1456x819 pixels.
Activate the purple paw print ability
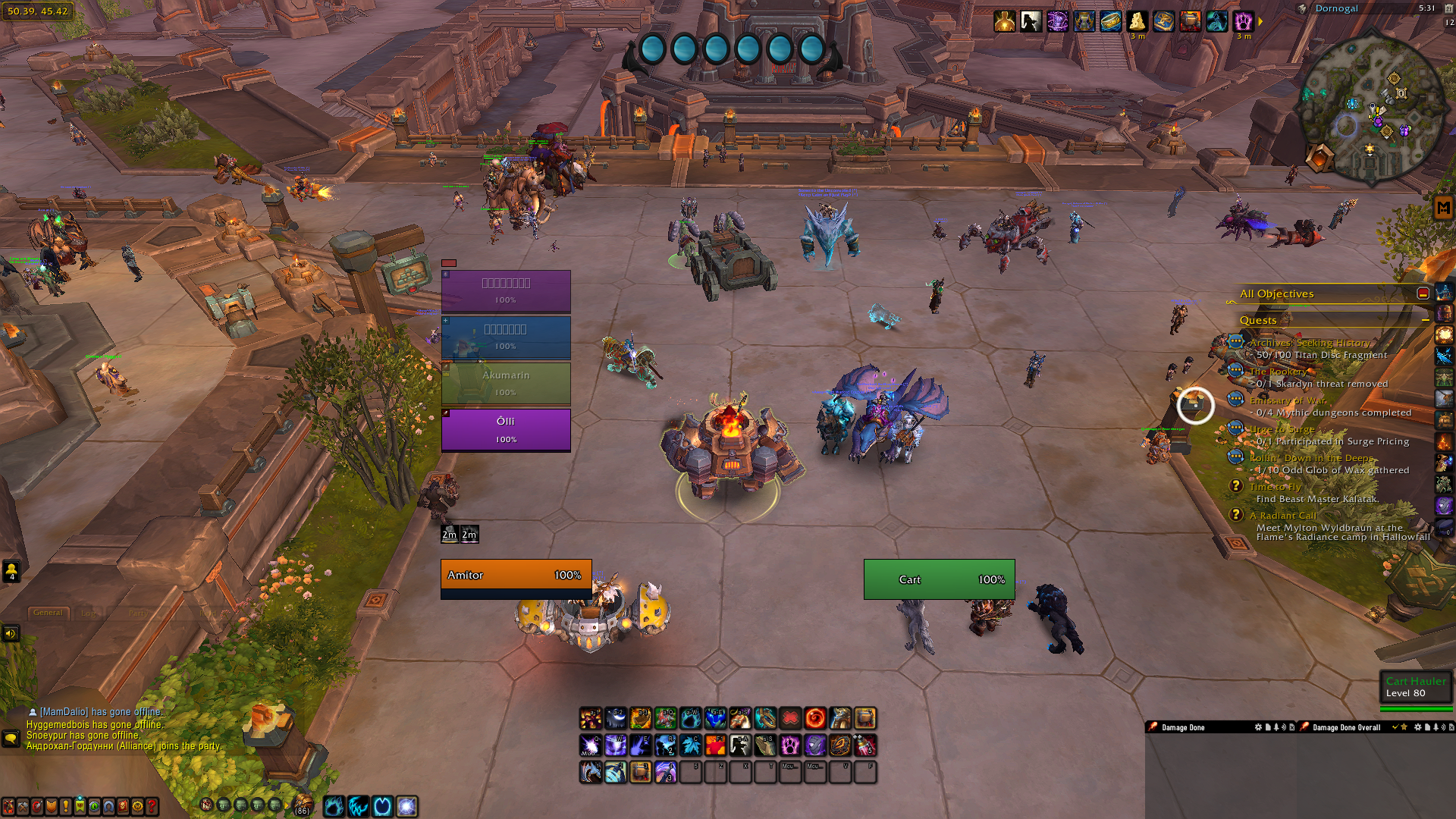coord(790,745)
